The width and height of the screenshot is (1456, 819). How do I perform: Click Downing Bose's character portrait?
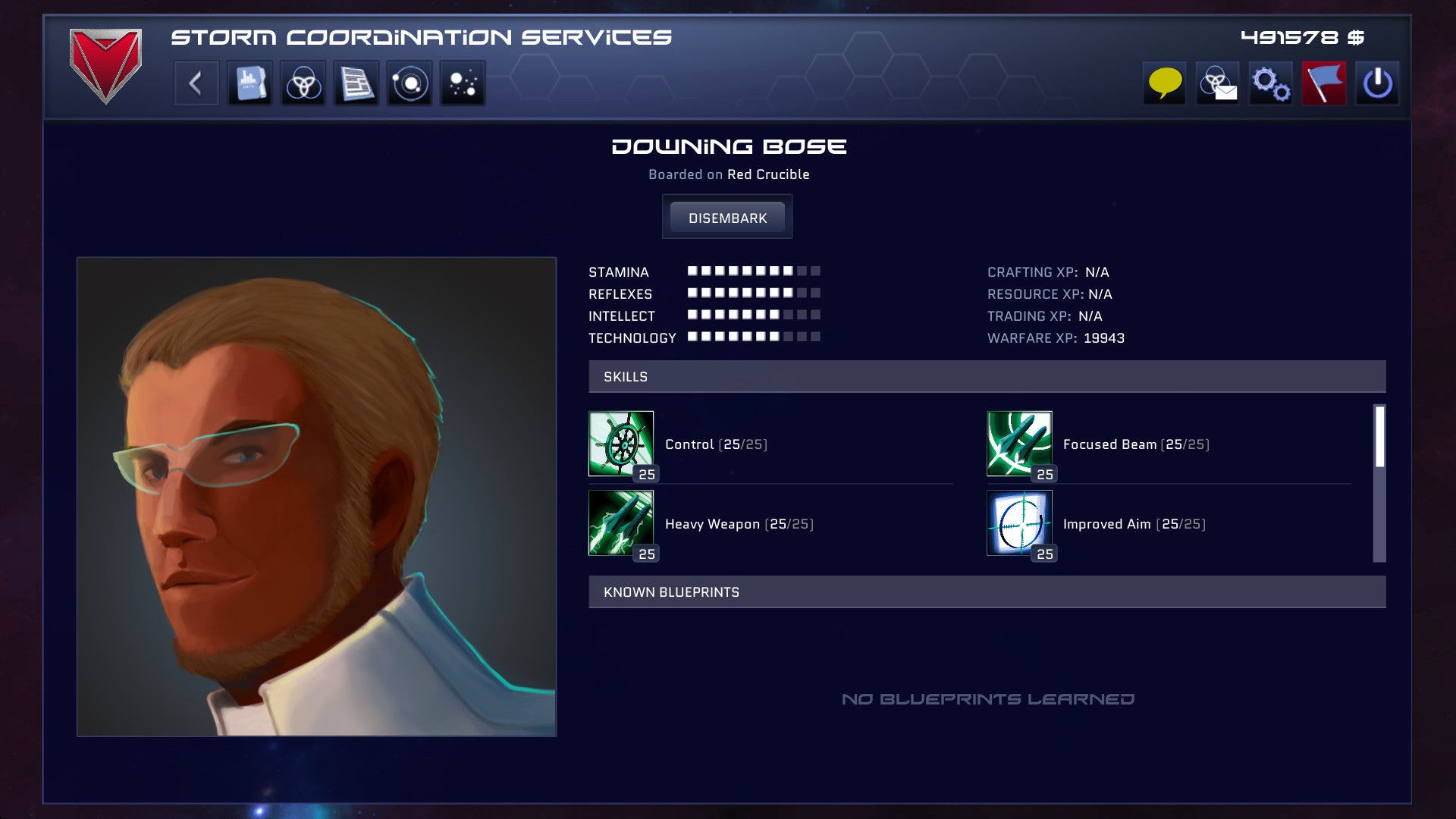click(316, 497)
